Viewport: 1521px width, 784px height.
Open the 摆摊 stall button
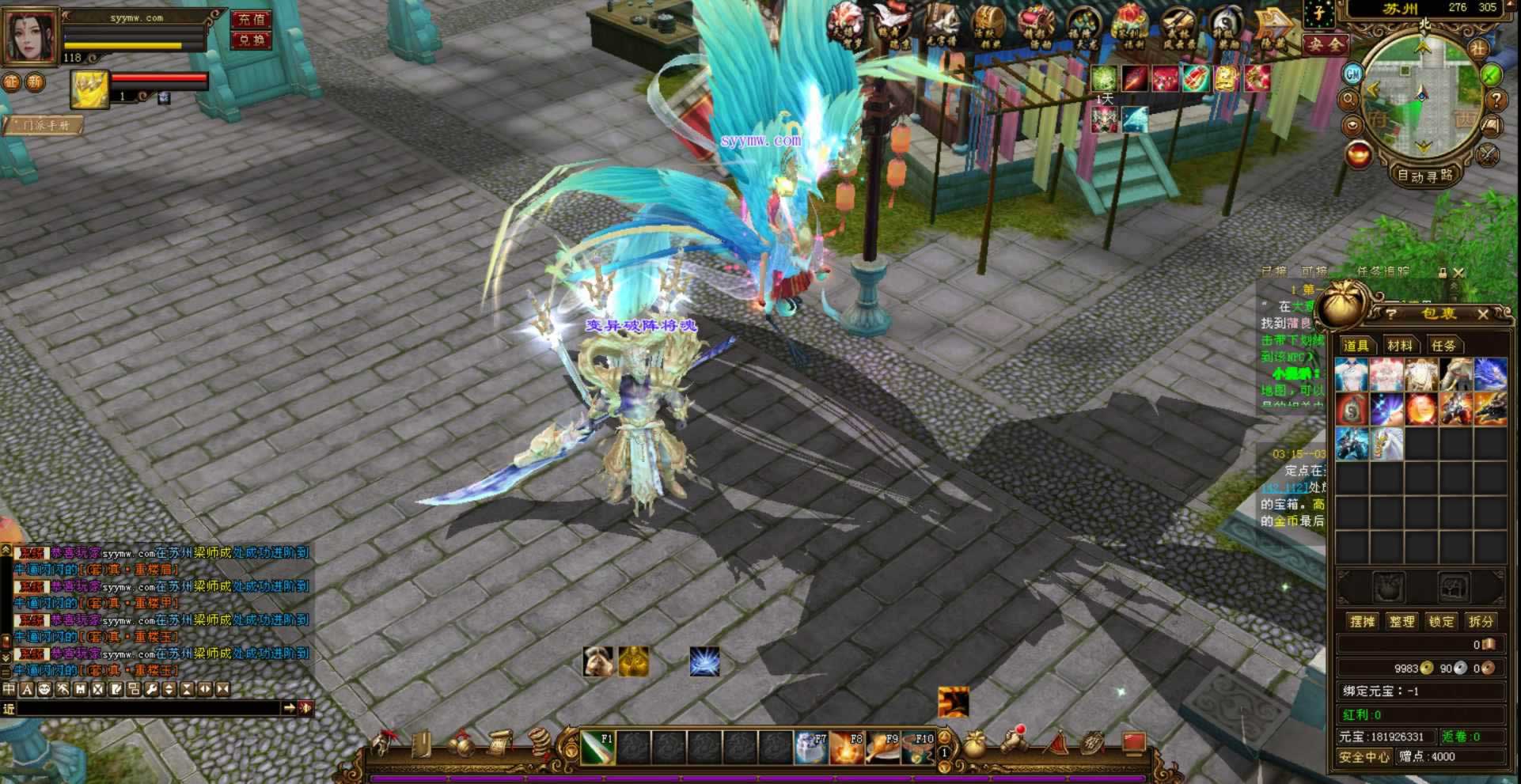1362,622
